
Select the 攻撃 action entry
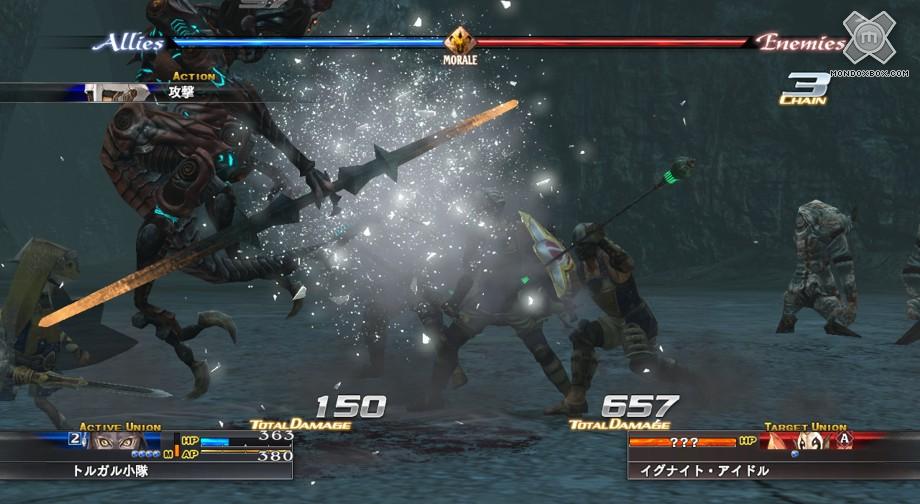180,91
